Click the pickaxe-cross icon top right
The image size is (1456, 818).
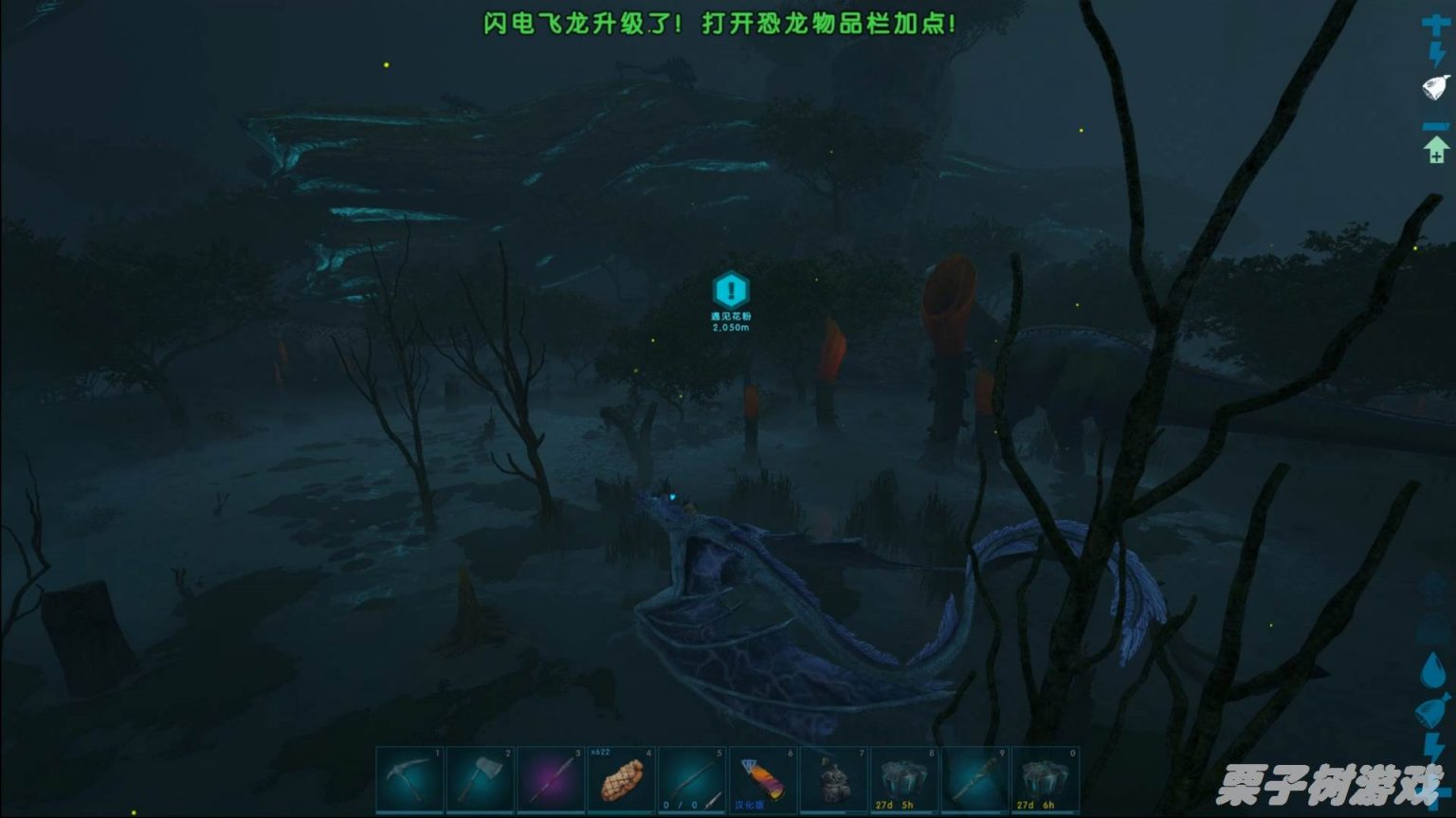point(1435,24)
